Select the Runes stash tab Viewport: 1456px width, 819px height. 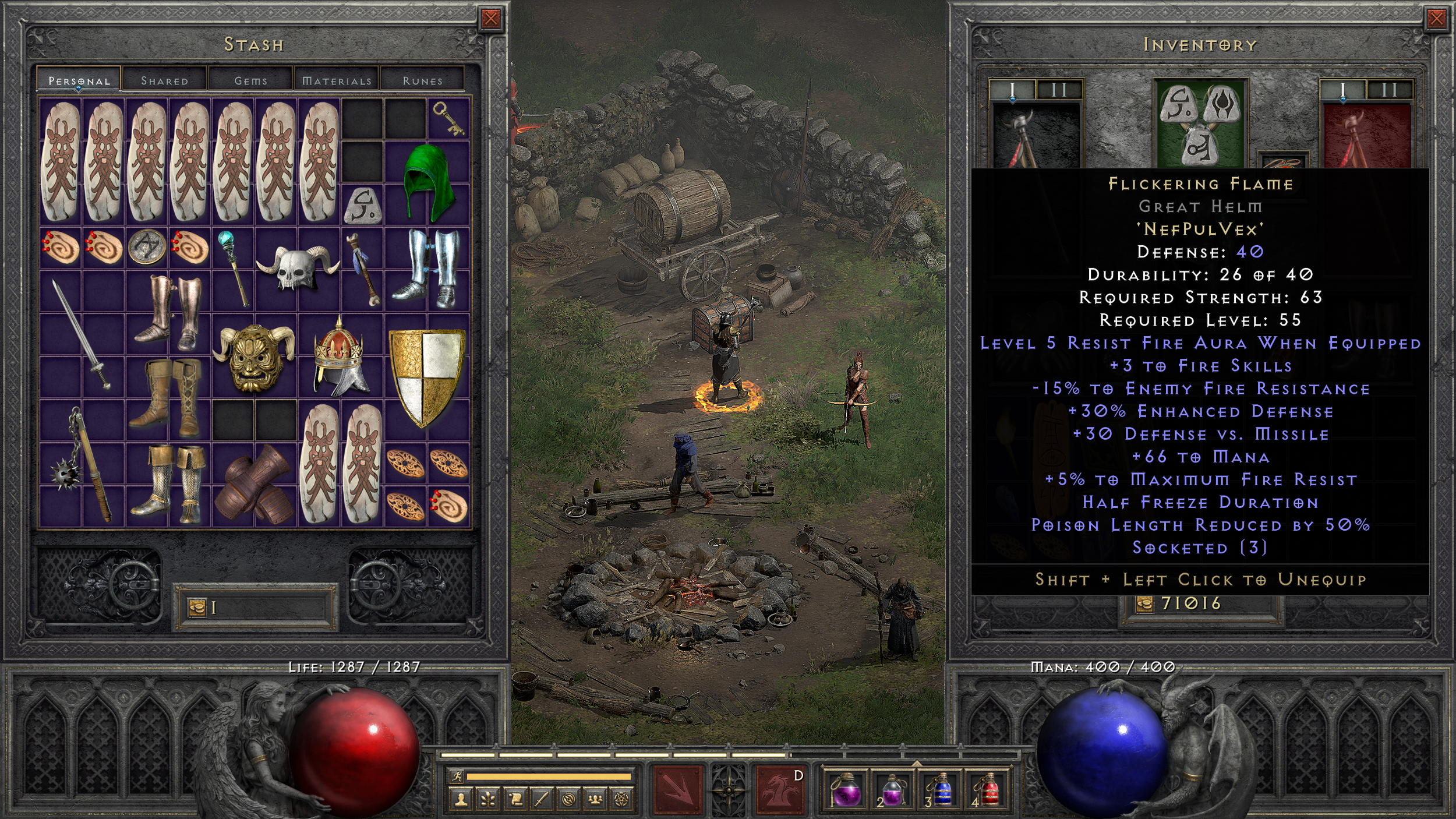click(422, 80)
